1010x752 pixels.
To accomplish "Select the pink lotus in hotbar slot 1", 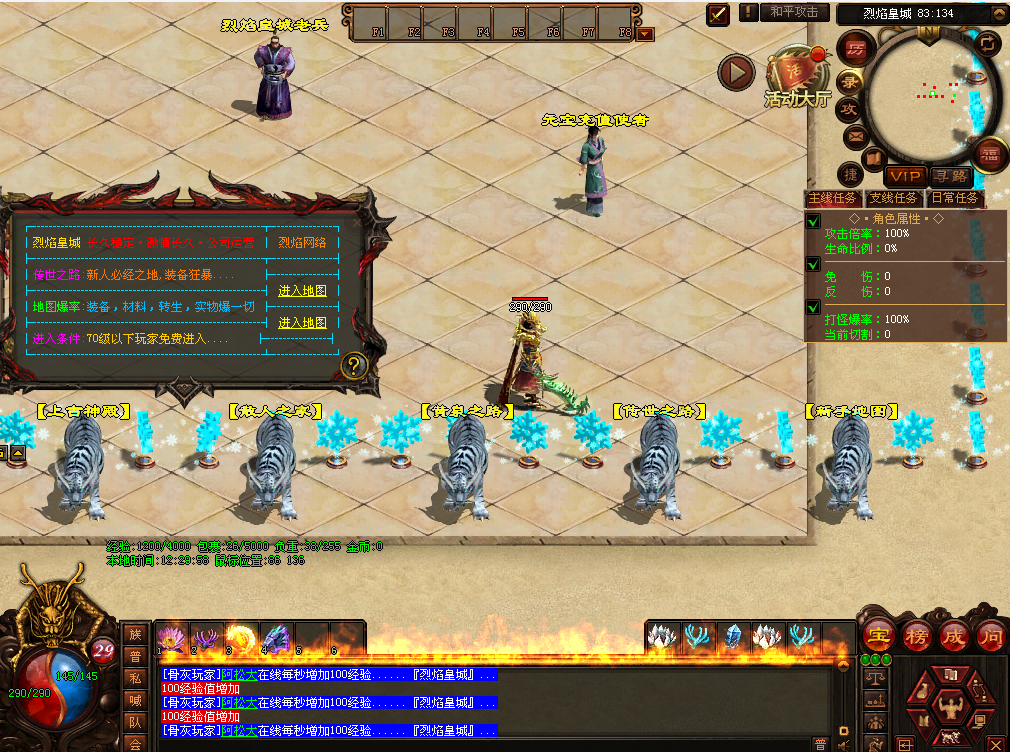I will (x=172, y=635).
